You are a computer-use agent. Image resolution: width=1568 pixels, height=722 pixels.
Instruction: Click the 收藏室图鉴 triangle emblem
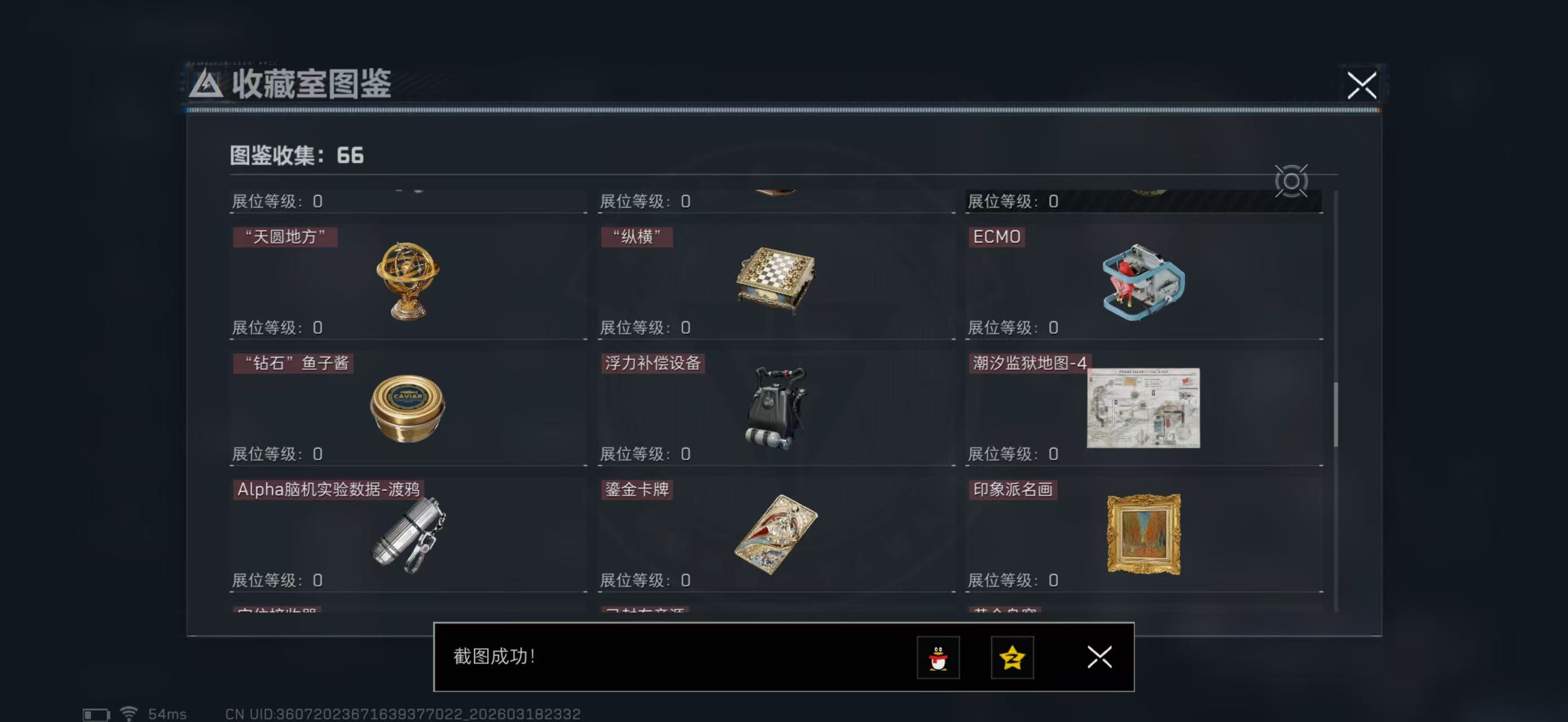pos(207,86)
